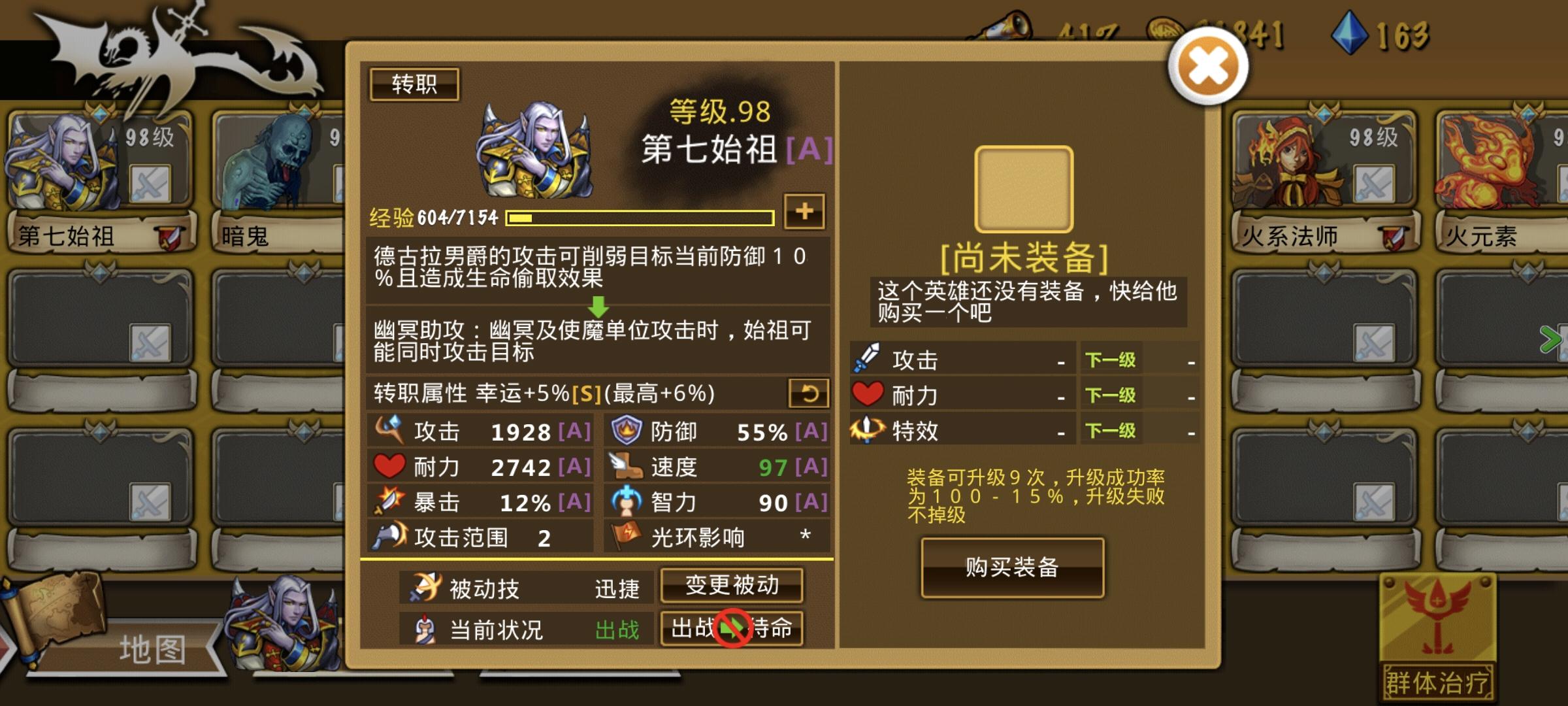The width and height of the screenshot is (1568, 706).
Task: Toggle hero status between 出战 and 待命
Action: pos(733,630)
